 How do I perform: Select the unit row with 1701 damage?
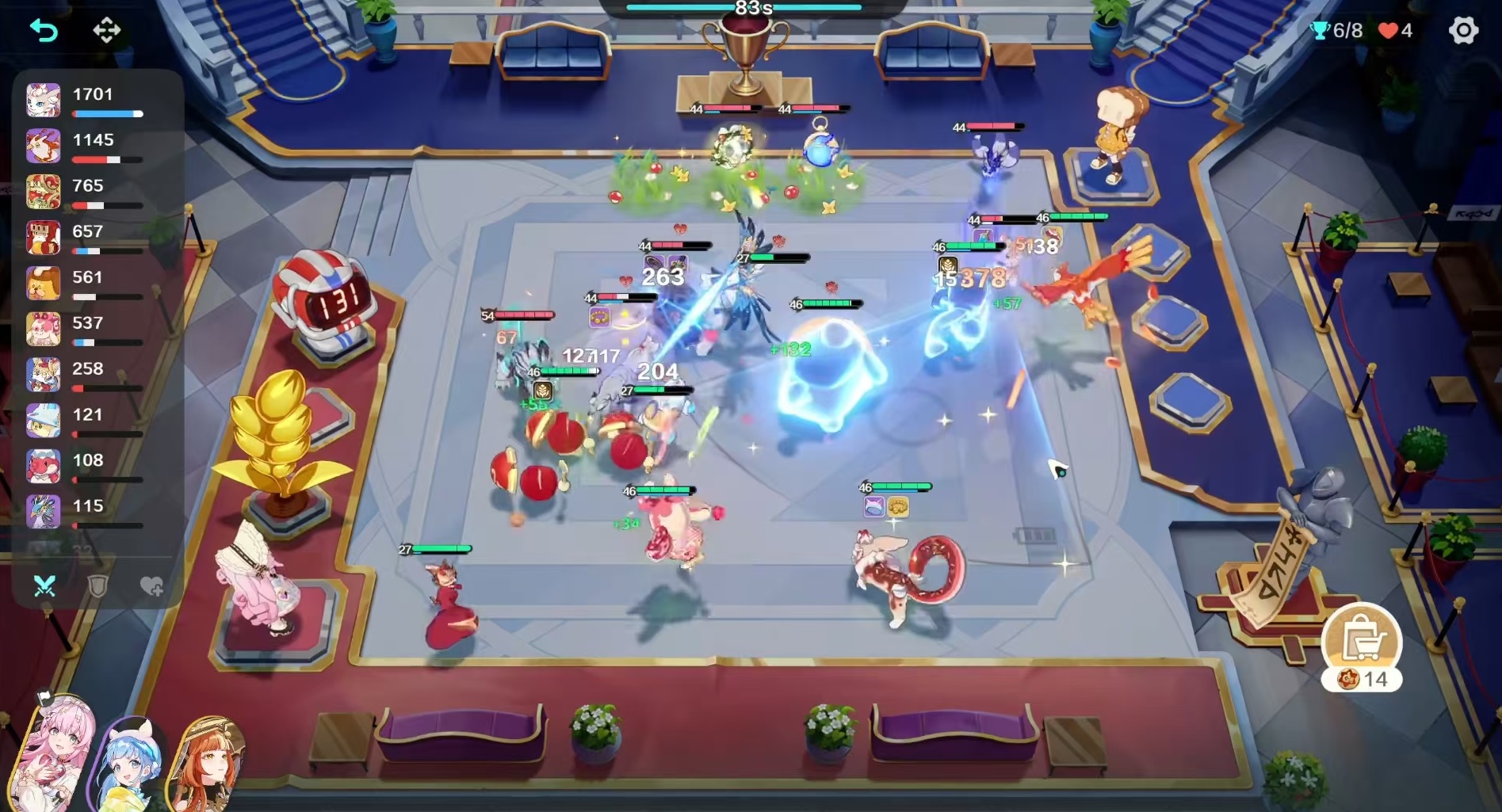[x=95, y=101]
